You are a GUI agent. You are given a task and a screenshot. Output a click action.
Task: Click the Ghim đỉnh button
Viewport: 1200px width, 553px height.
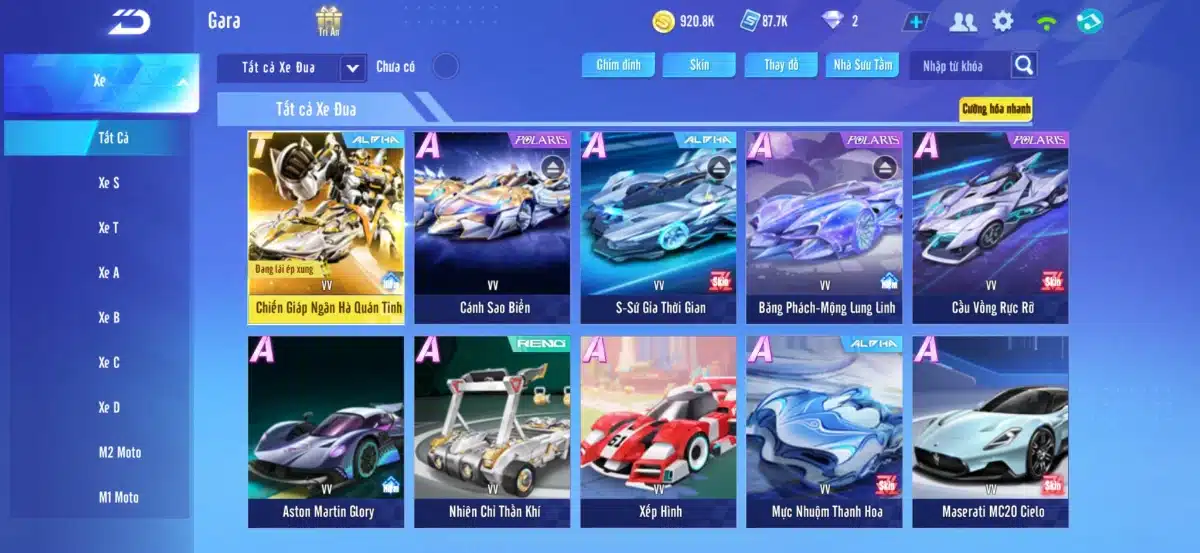[618, 65]
